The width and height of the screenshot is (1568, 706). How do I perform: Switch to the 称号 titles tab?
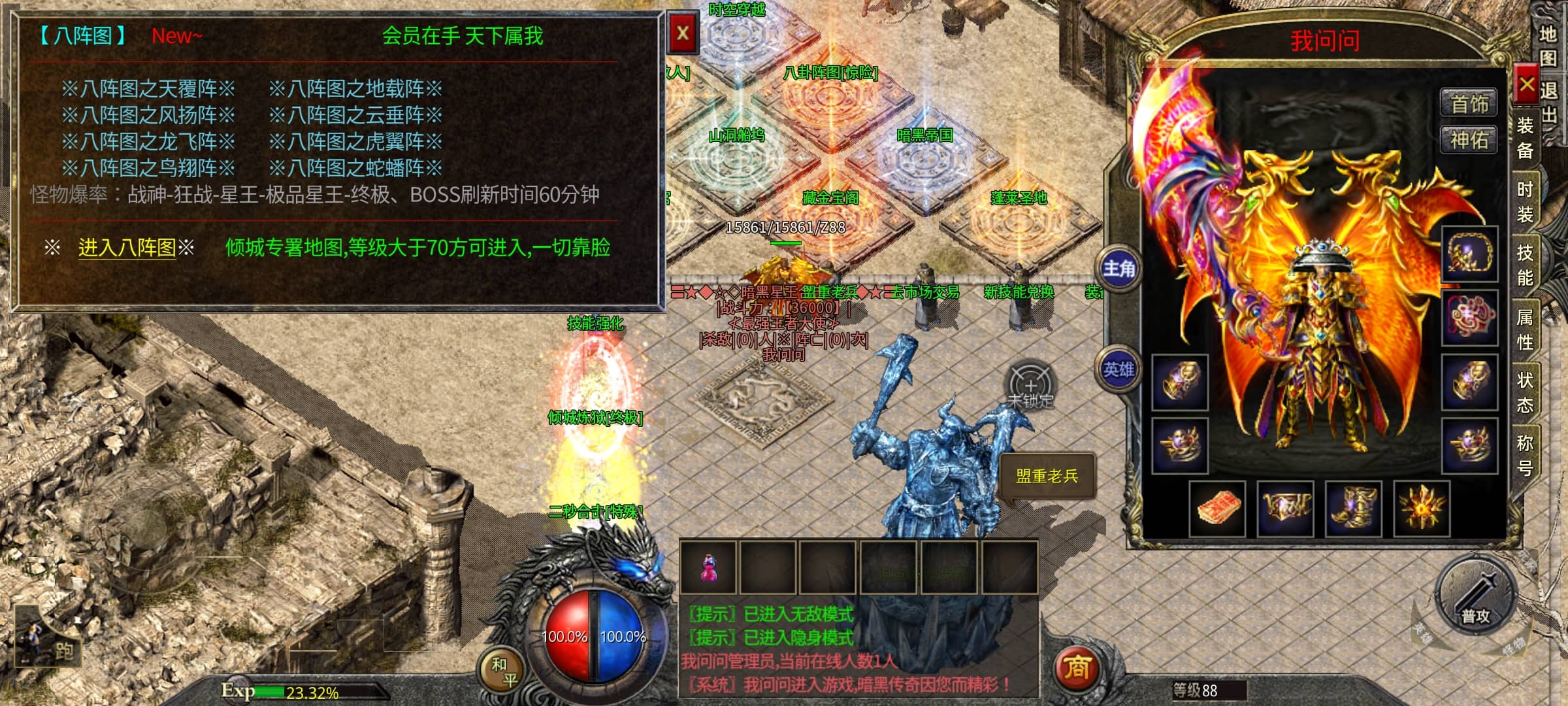click(x=1525, y=455)
